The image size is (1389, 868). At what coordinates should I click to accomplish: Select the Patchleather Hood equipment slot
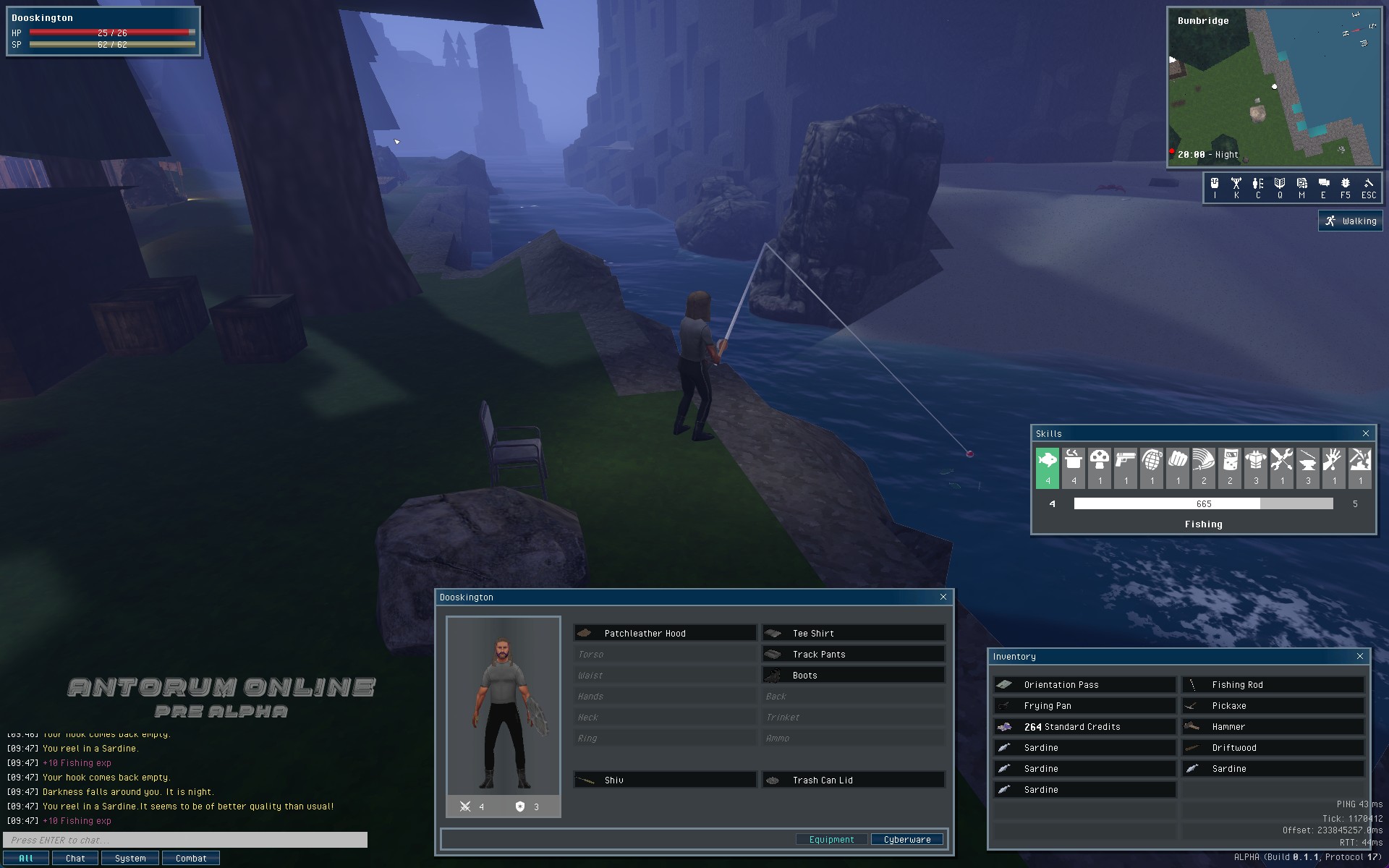coord(665,633)
